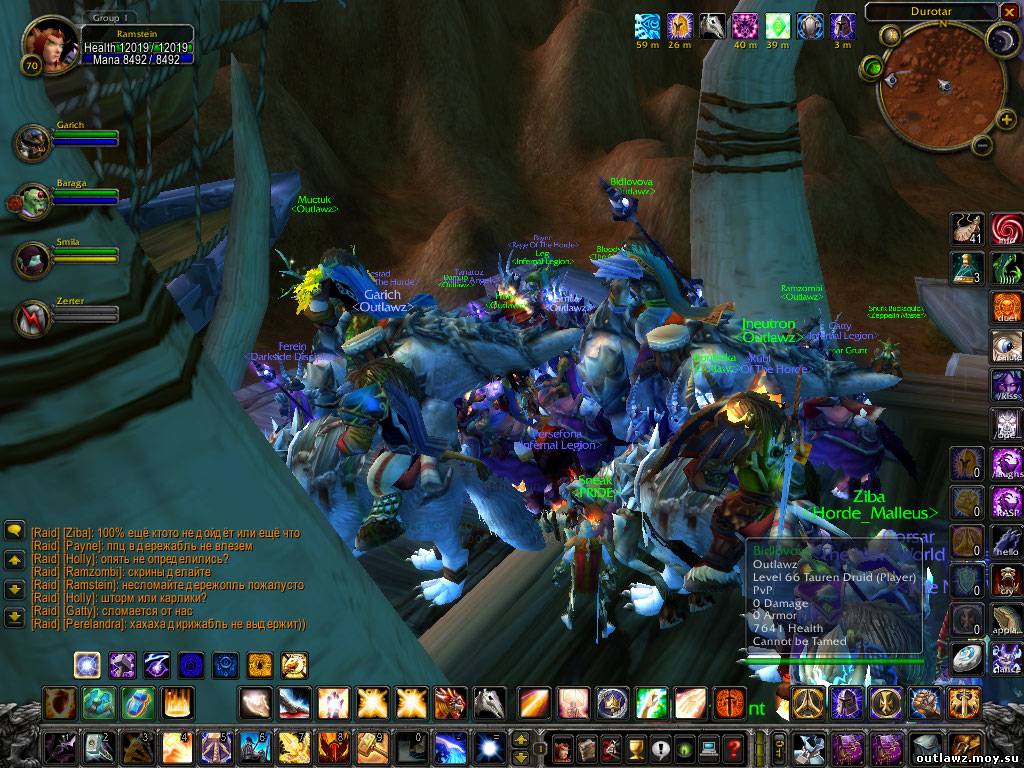
Task: Zoom out the minimap
Action: (980, 146)
